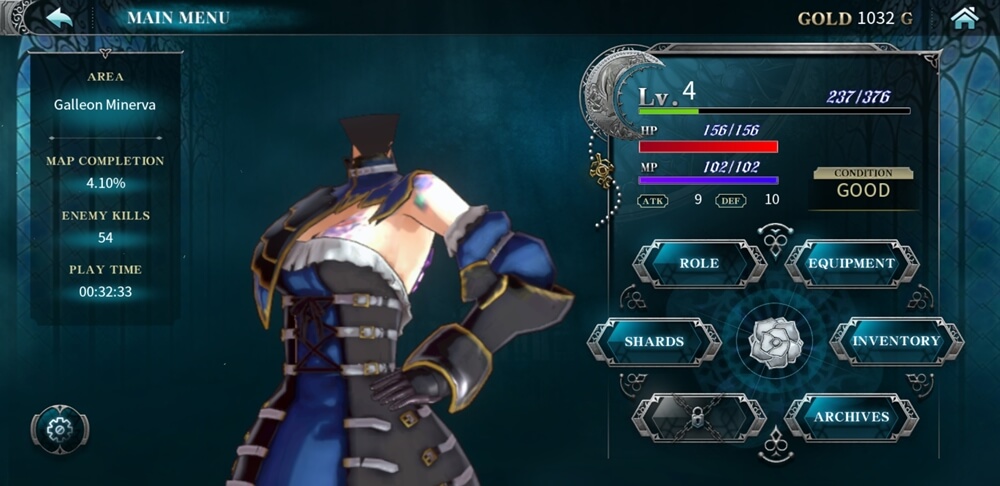The image size is (1000, 486).
Task: Click the locked chained menu button
Action: pyautogui.click(x=699, y=417)
